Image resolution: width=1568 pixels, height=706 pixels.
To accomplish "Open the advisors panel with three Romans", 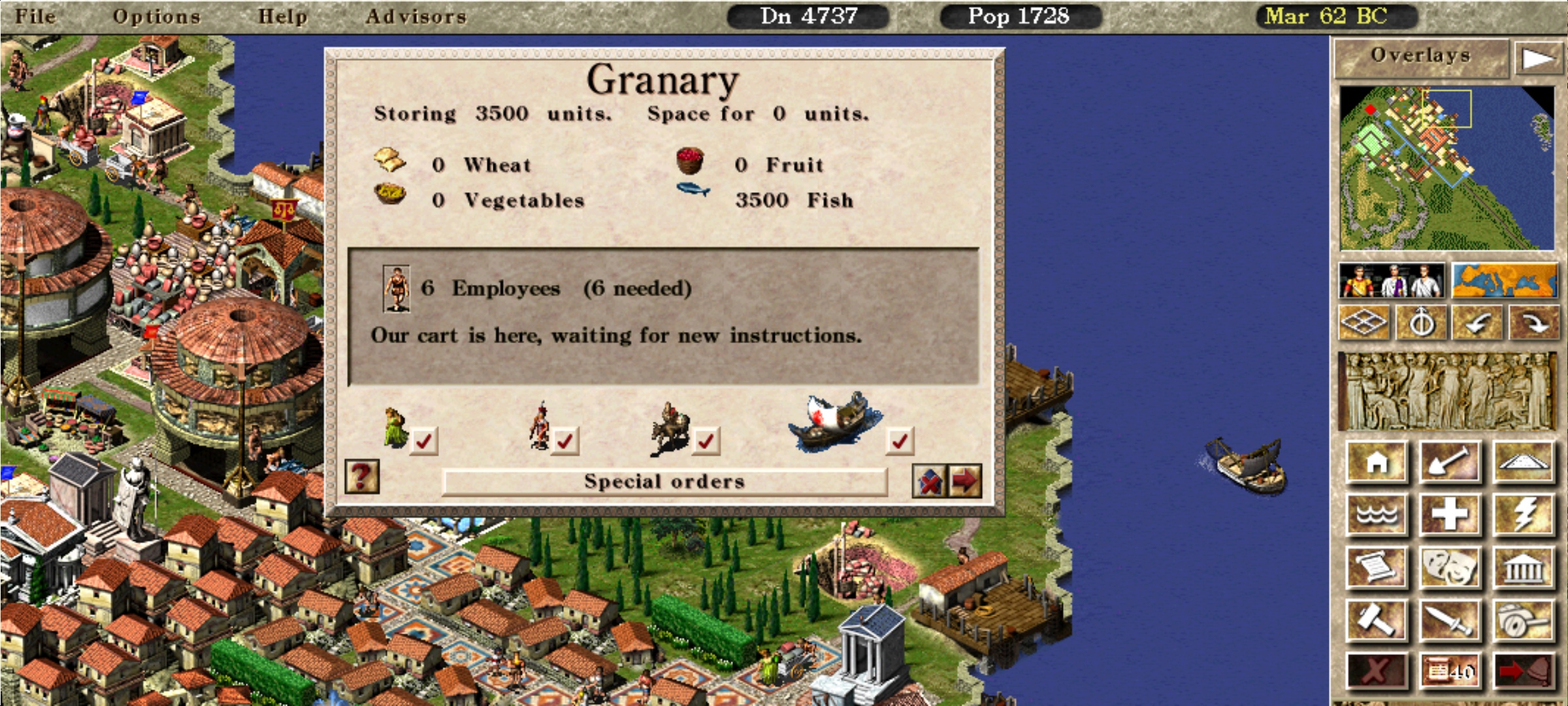I will (1391, 281).
